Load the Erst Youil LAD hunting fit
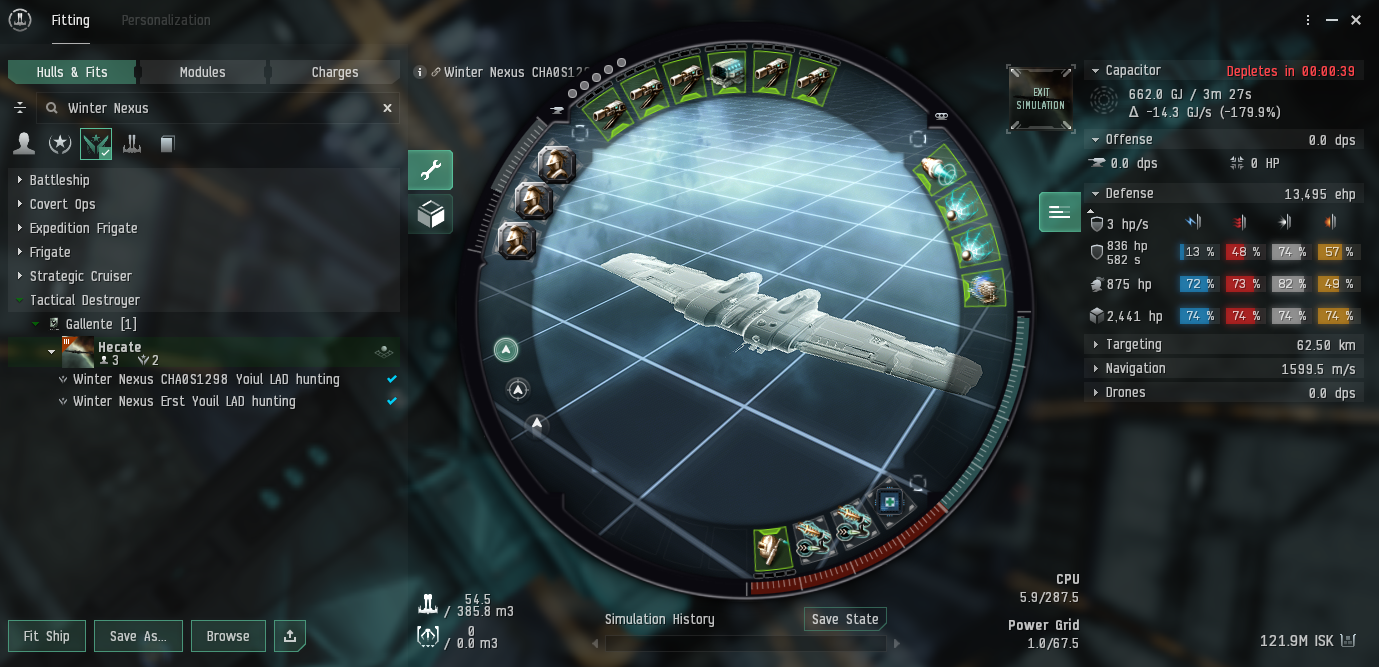The image size is (1379, 667). (184, 402)
